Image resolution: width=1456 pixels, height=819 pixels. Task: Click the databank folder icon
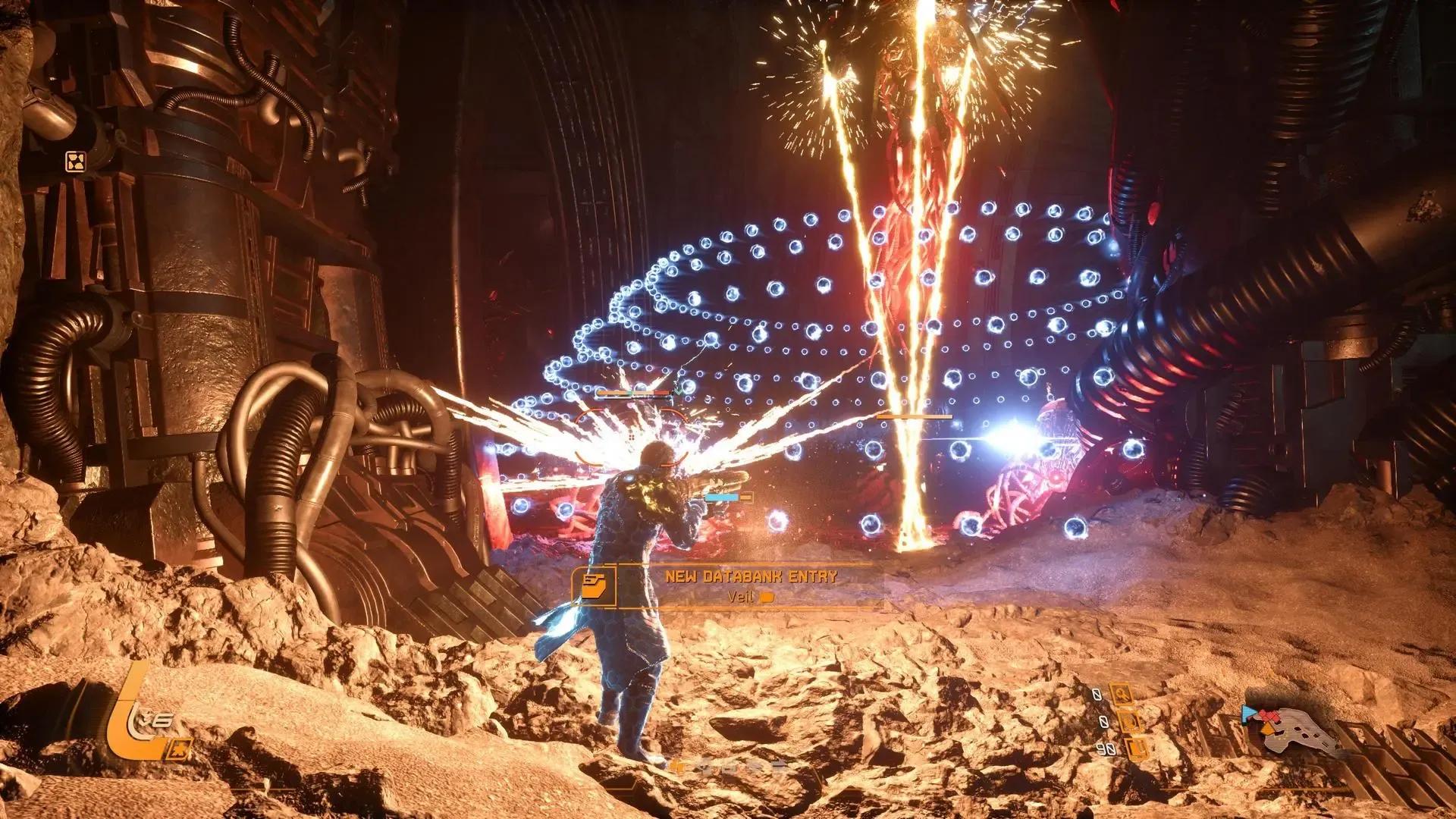click(594, 586)
